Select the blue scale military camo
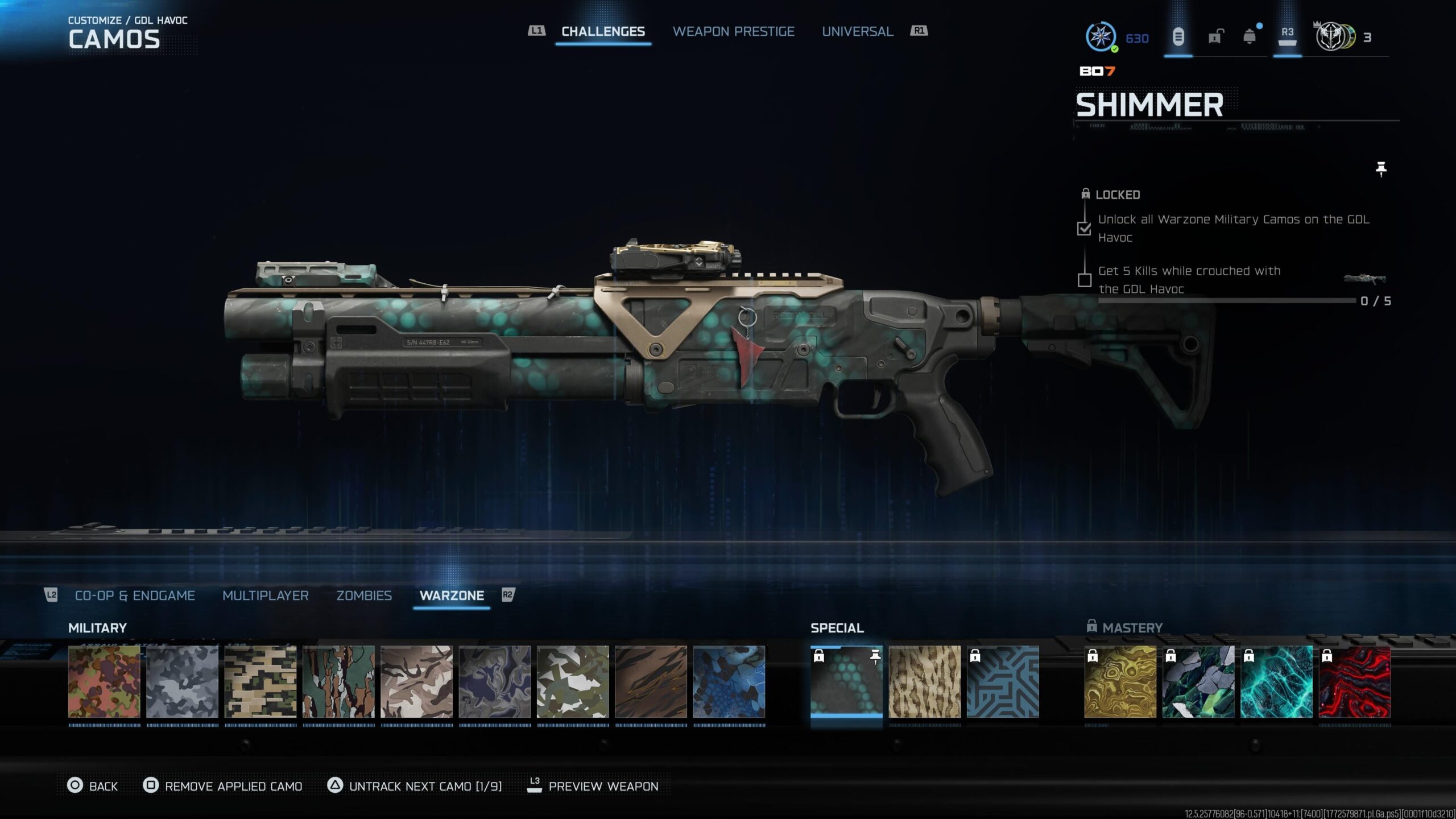 [x=729, y=681]
